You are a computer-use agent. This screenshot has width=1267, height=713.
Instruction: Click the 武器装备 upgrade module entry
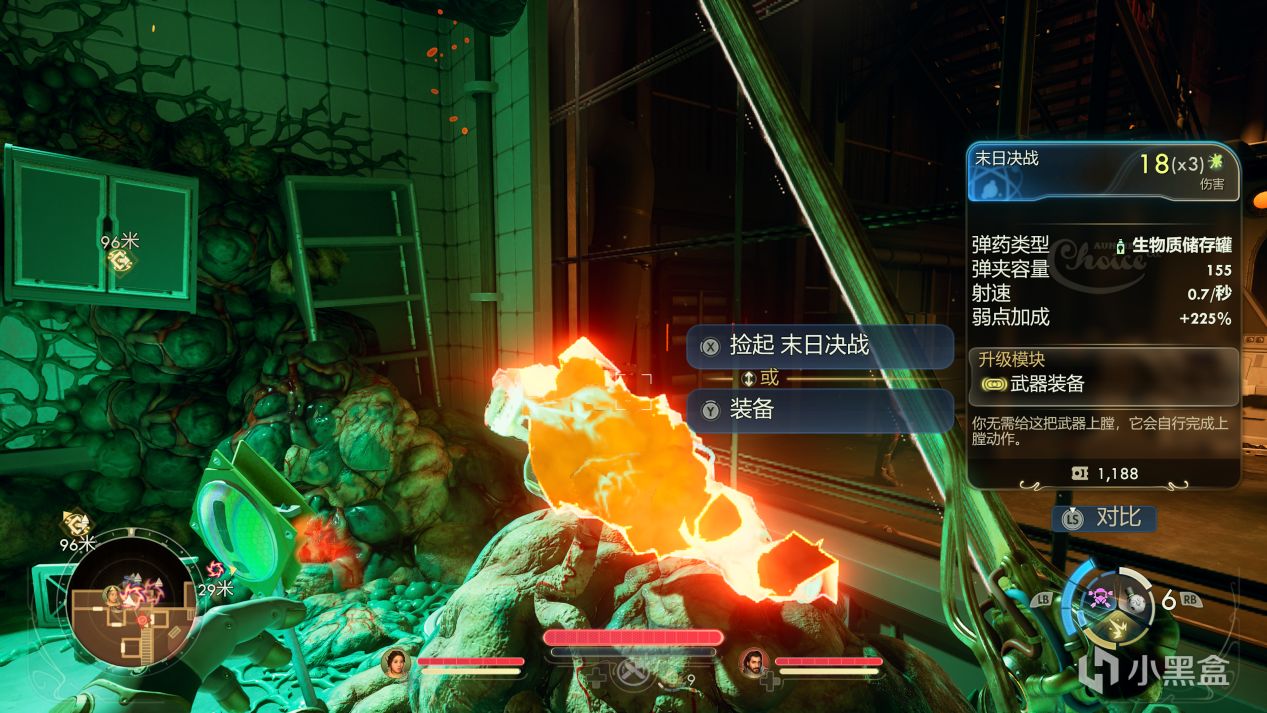click(1103, 384)
